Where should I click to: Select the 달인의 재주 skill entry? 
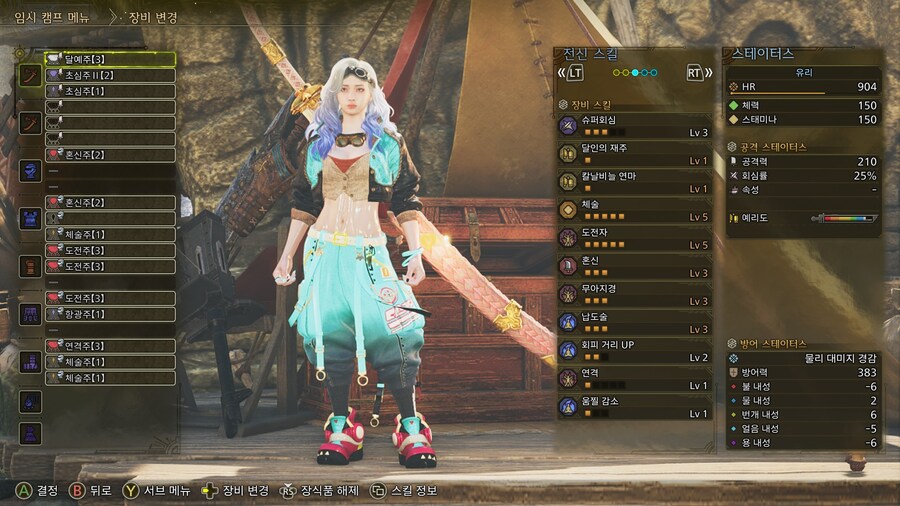pyautogui.click(x=633, y=153)
